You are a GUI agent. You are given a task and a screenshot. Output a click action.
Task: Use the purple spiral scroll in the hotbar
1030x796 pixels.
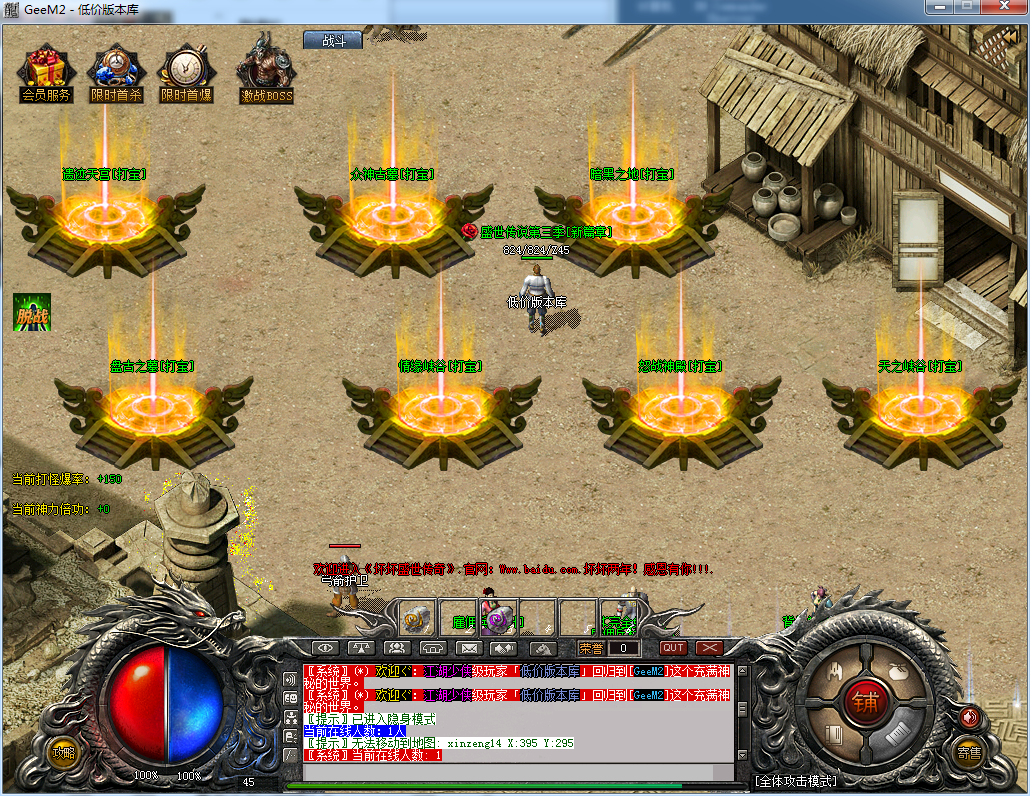(497, 618)
